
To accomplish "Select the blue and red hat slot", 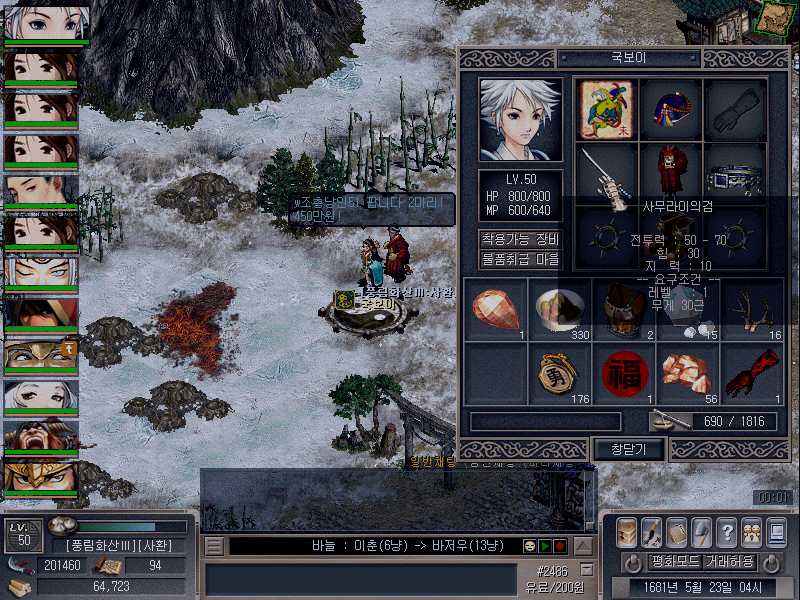I will point(671,108).
